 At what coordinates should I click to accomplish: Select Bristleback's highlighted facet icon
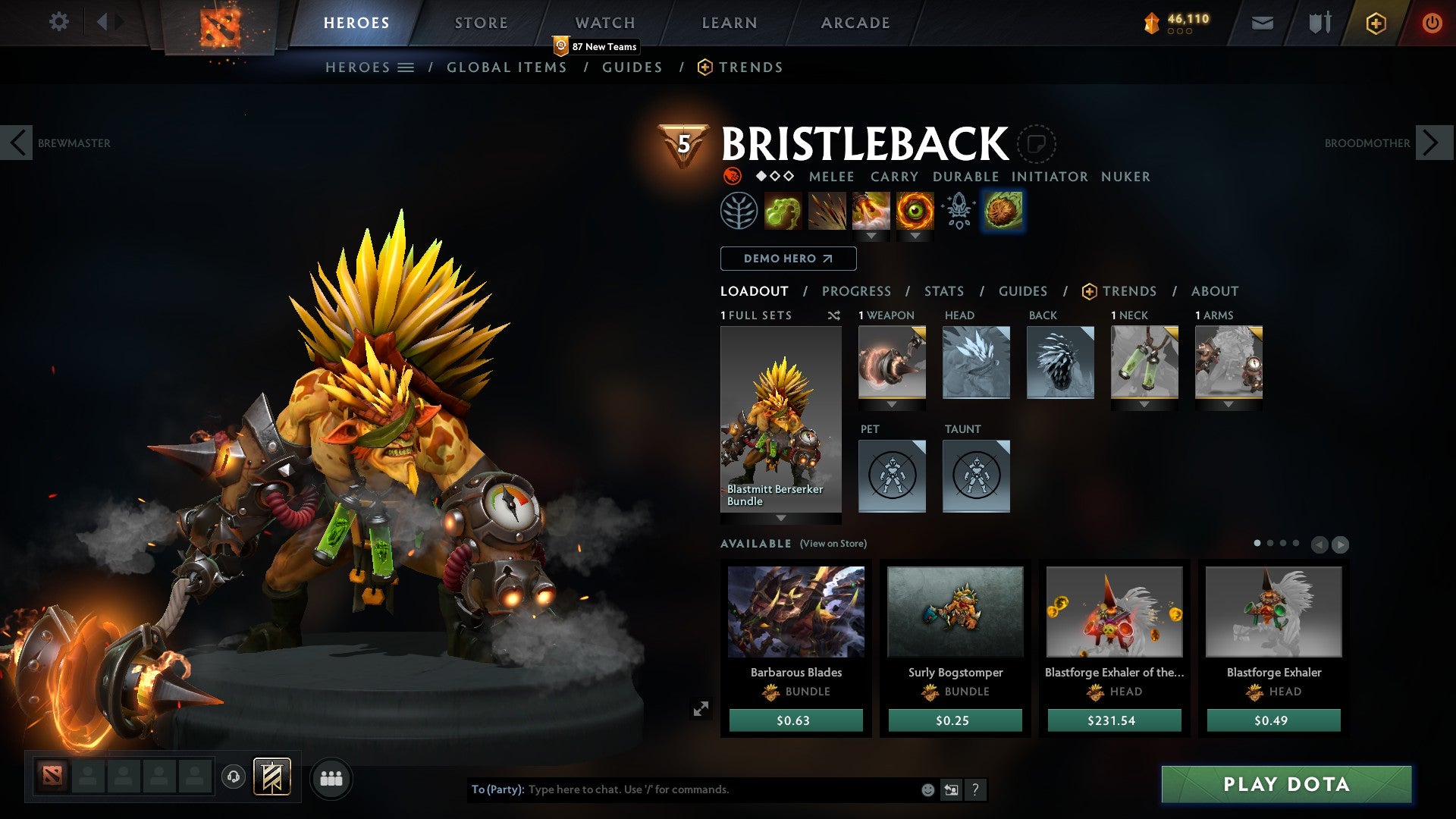click(x=1003, y=212)
